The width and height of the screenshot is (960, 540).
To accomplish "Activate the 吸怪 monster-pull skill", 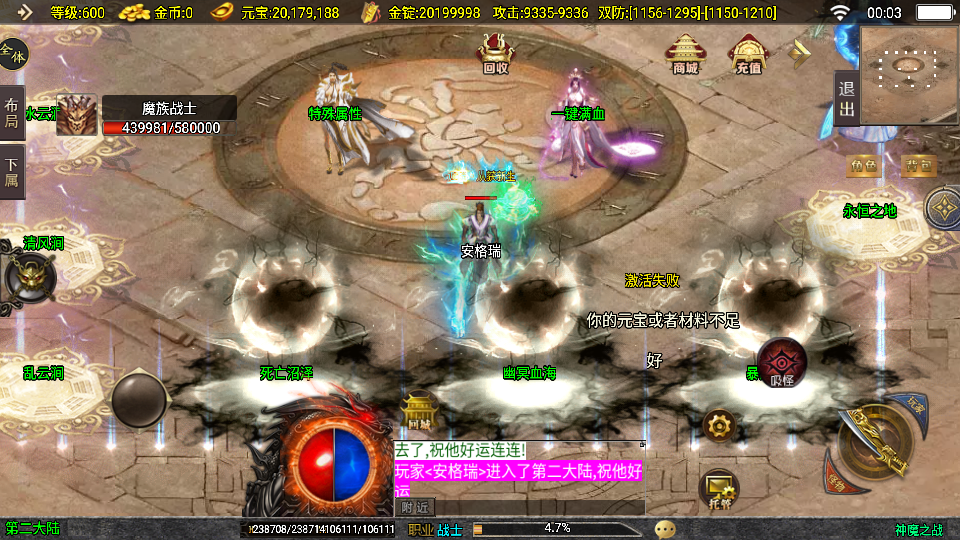I will pyautogui.click(x=782, y=363).
